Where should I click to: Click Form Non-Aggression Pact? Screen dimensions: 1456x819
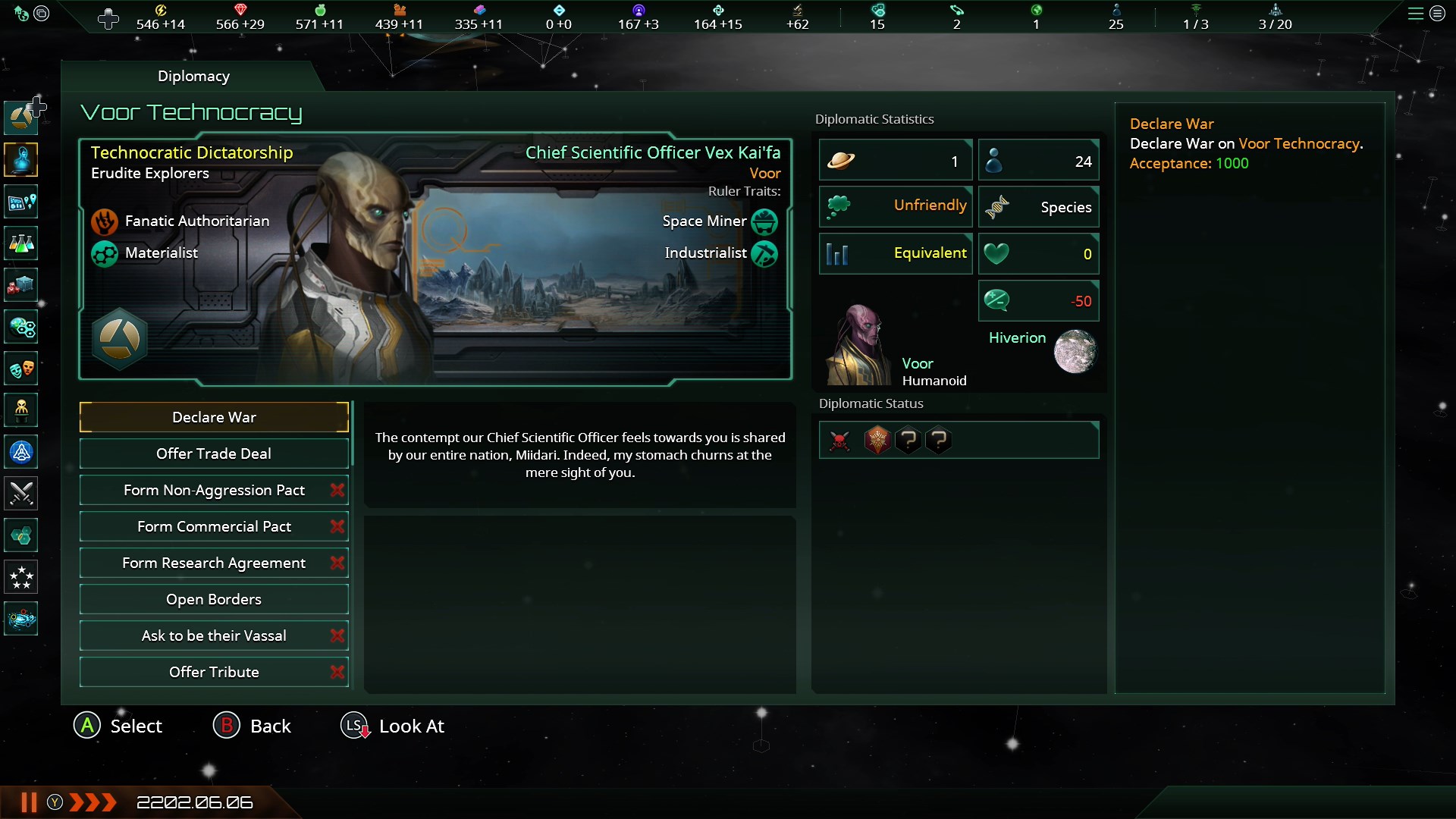click(x=214, y=490)
